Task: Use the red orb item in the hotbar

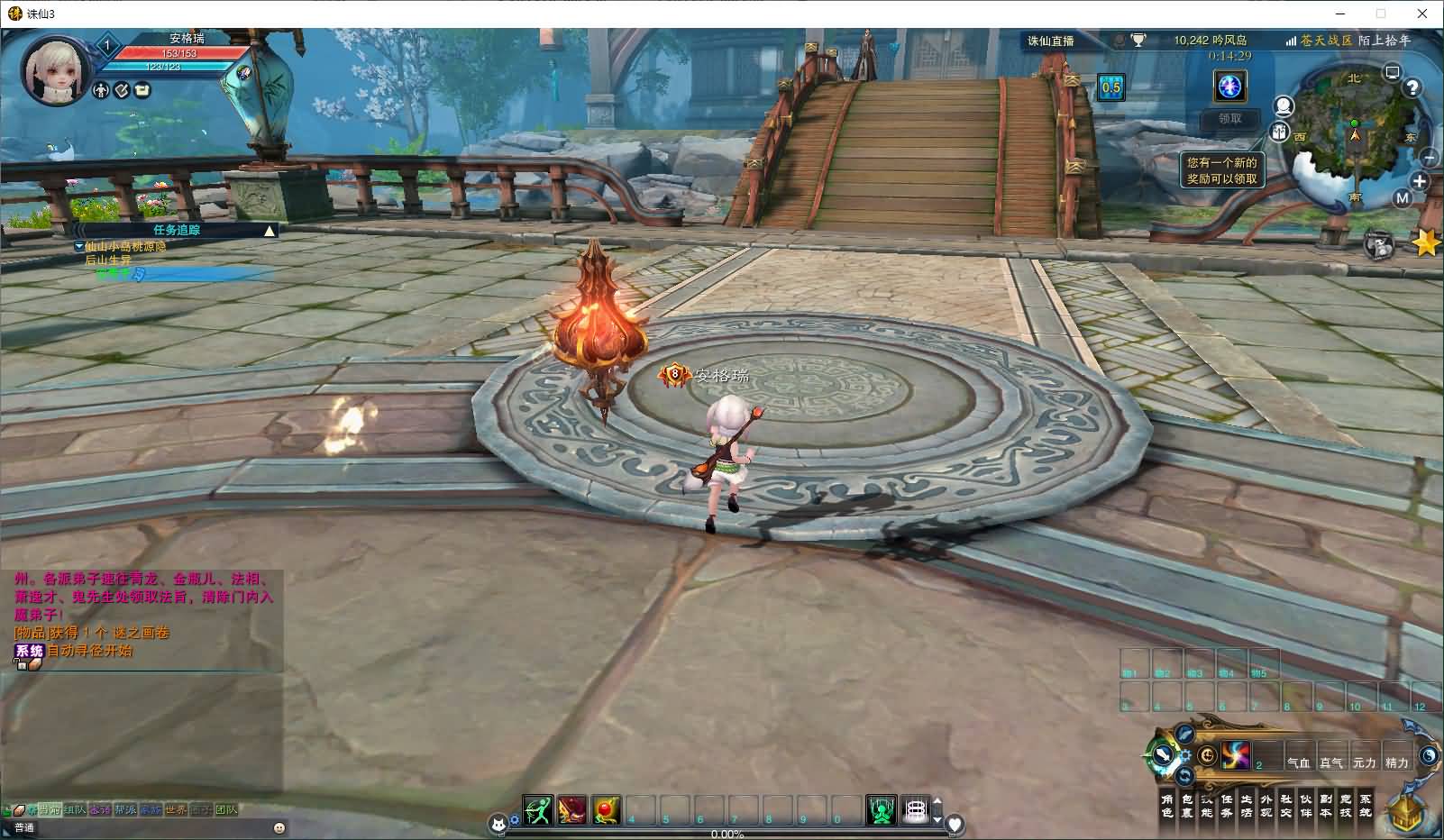Action: 607,810
